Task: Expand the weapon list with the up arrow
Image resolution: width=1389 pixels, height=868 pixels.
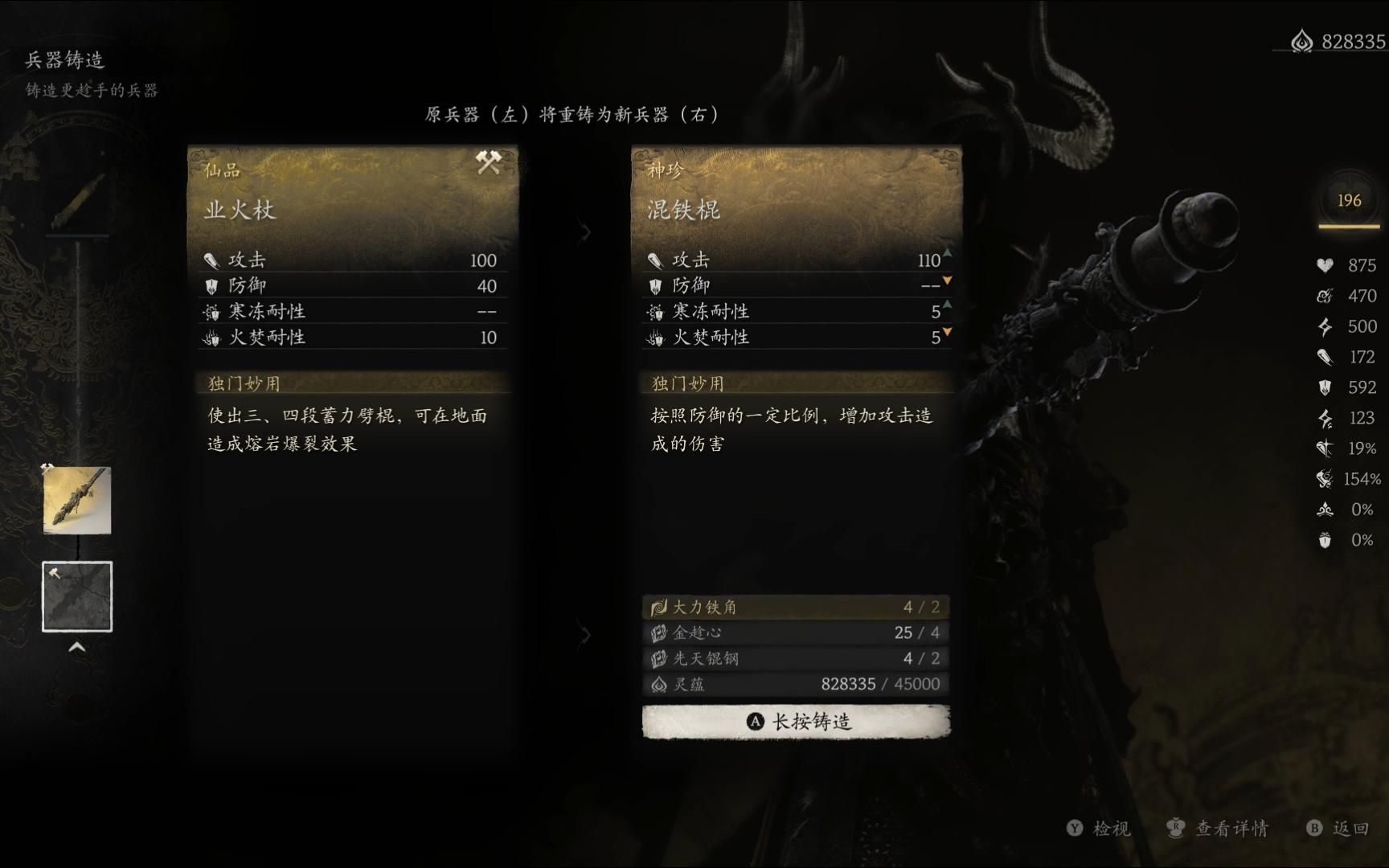Action: (77, 647)
